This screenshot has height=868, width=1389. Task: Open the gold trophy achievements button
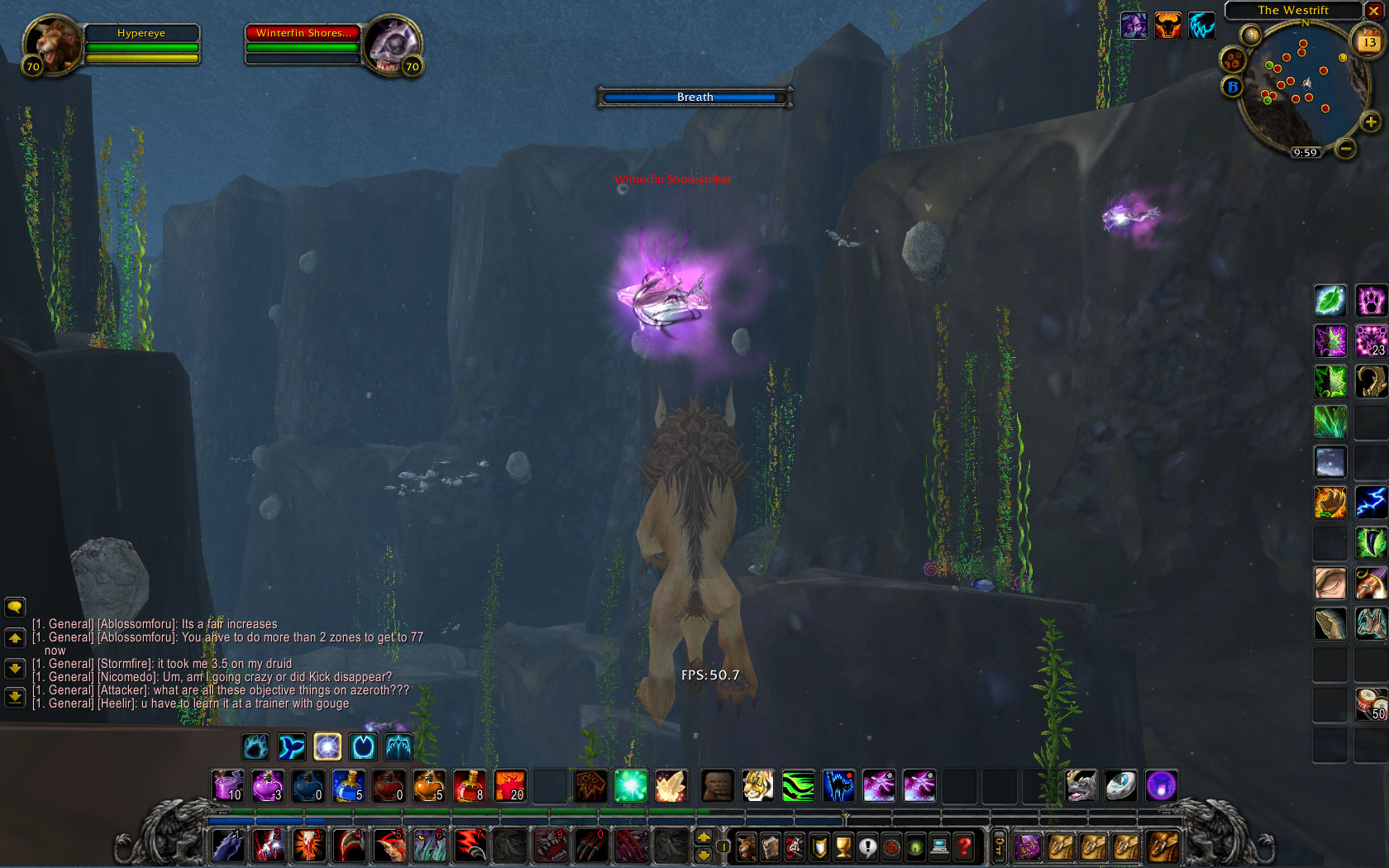[x=842, y=847]
